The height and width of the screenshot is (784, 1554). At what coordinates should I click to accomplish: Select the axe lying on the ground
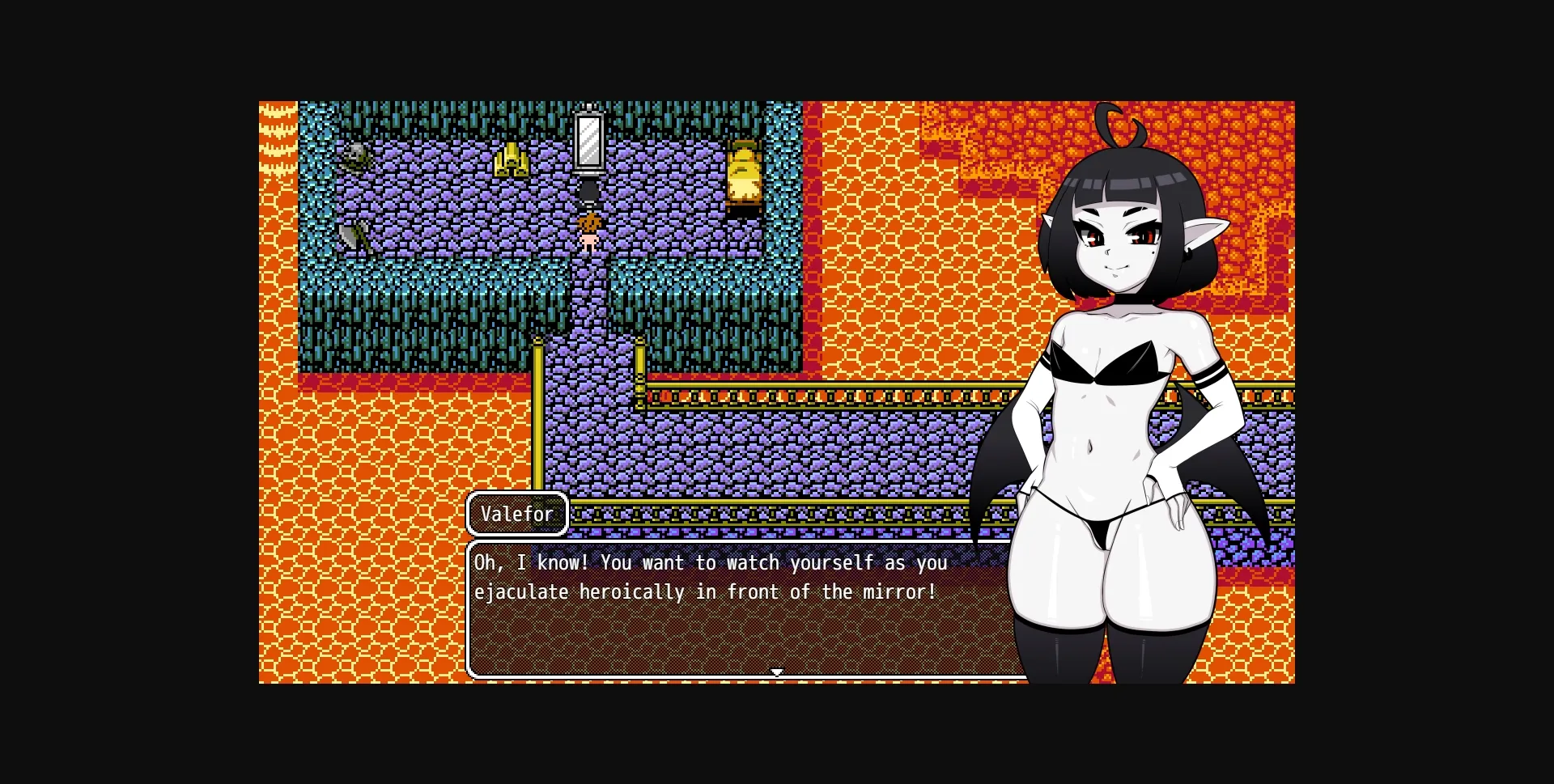coord(353,237)
